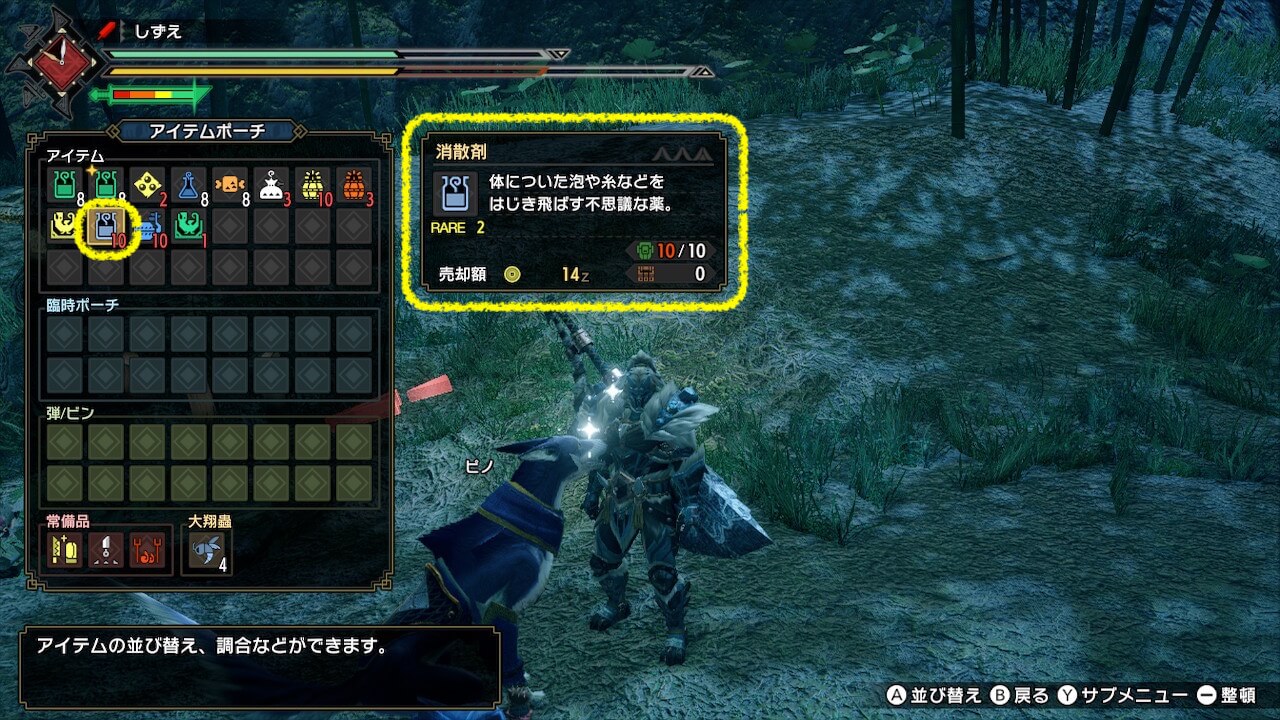
Task: Select the yellow whetstone fixed item
Action: click(64, 550)
